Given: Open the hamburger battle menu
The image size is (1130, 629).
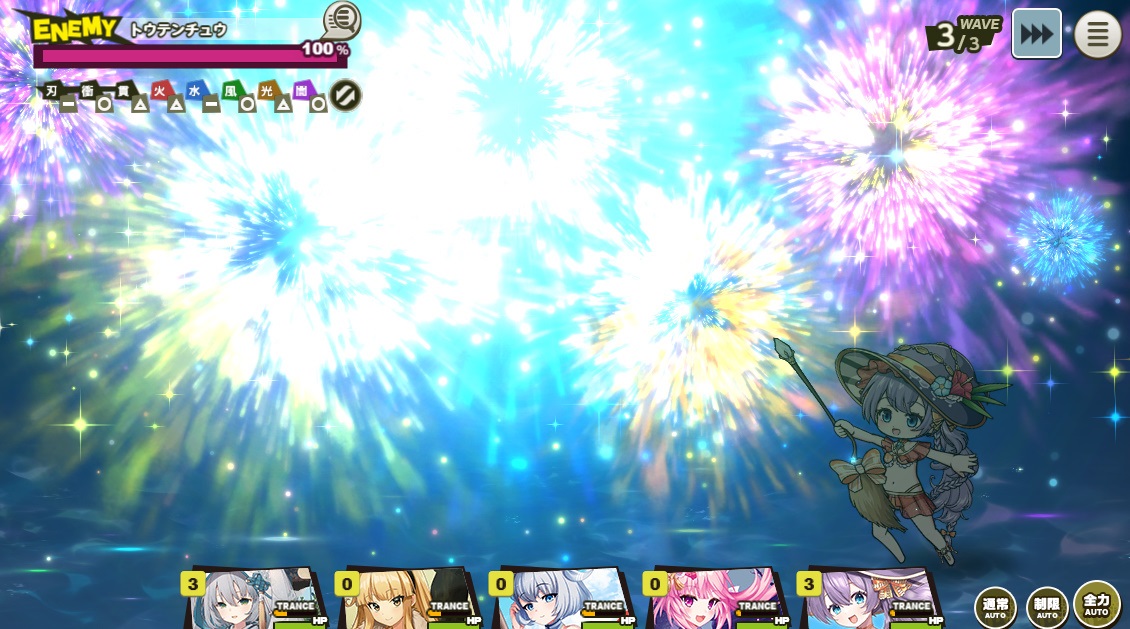Looking at the screenshot, I should [x=1097, y=34].
